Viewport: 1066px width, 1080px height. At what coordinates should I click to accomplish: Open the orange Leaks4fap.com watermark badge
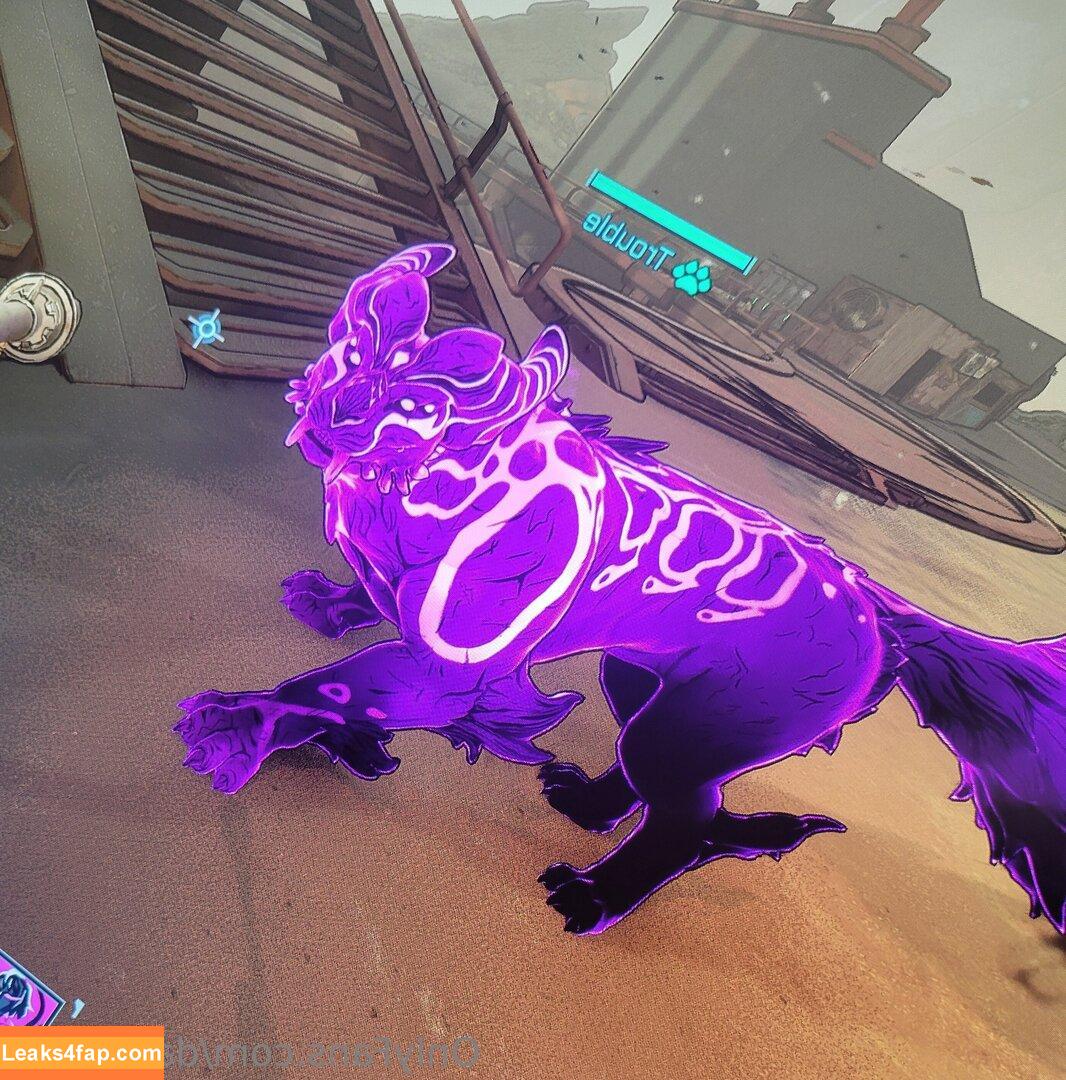(82, 1053)
